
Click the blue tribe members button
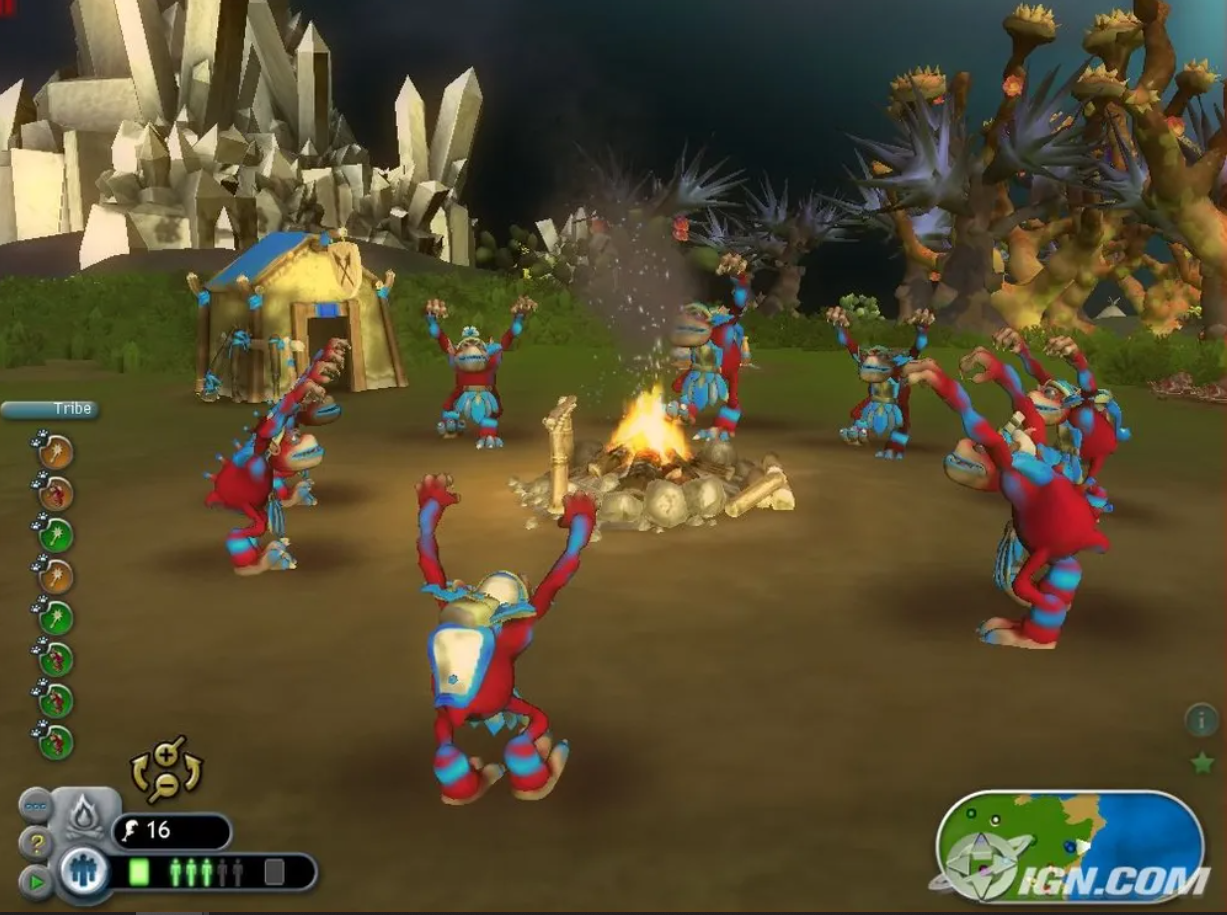point(84,871)
